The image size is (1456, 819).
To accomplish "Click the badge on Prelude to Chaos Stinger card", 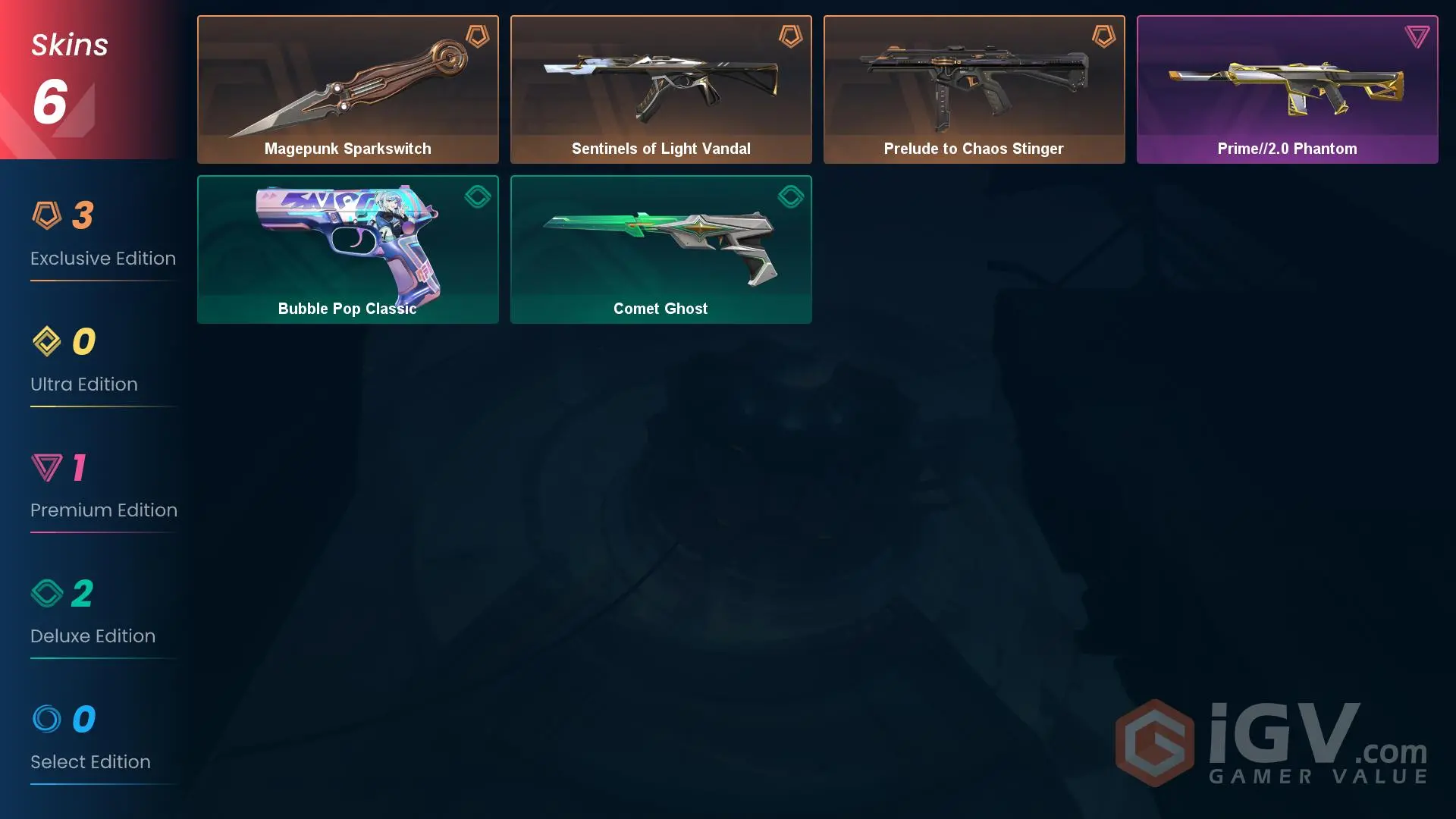I will point(1104,36).
